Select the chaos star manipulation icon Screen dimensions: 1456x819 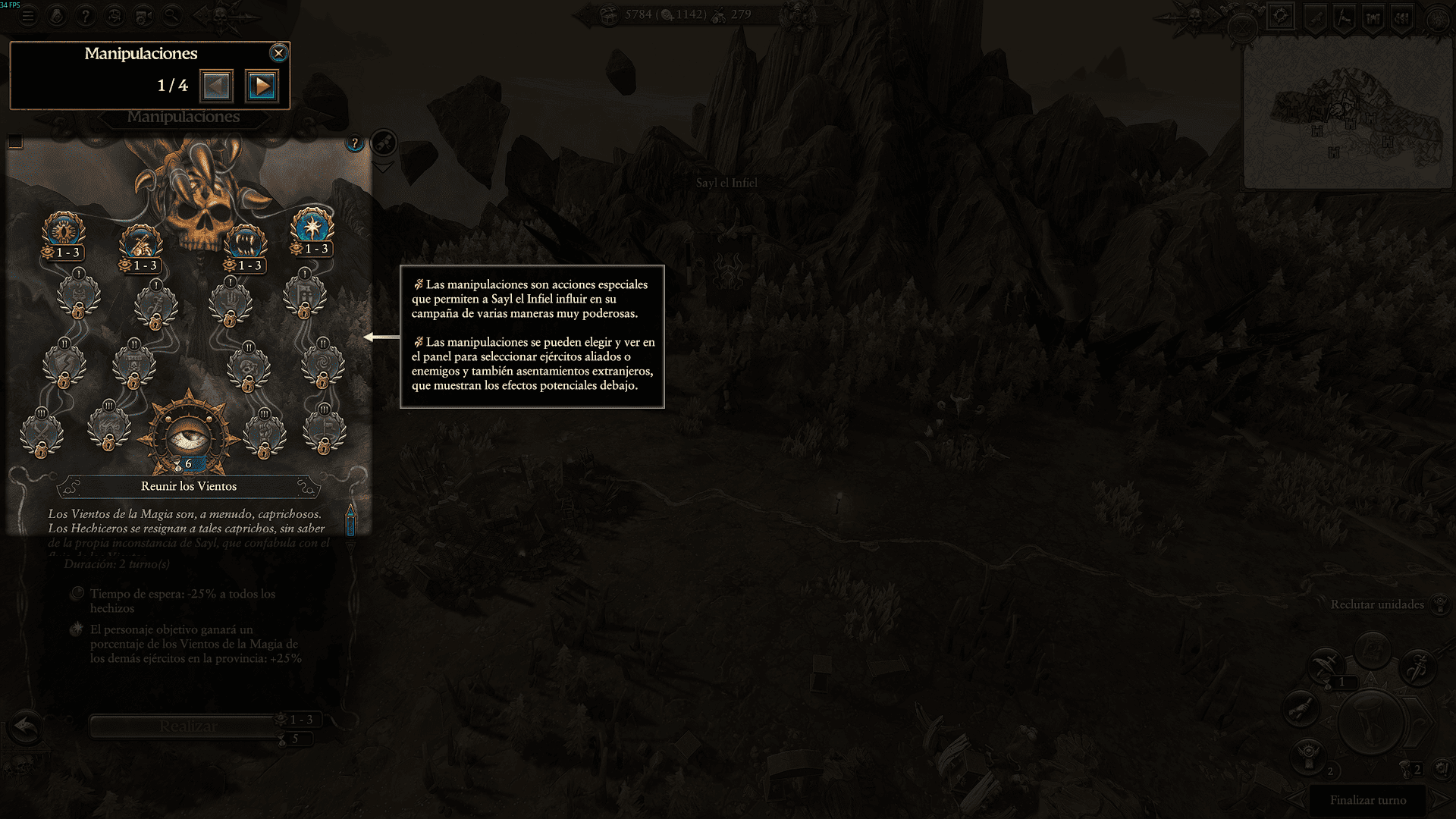point(312,226)
